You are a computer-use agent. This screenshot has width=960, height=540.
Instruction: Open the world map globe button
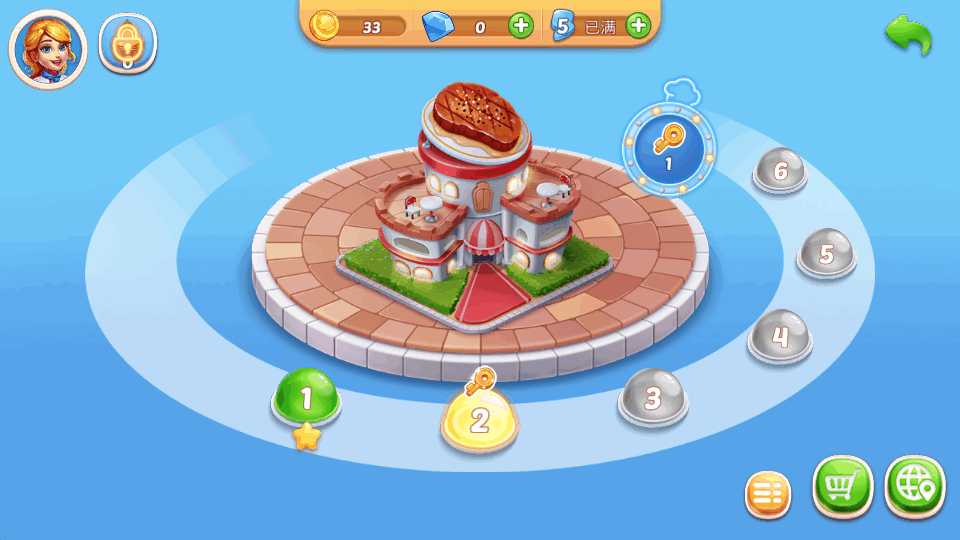914,487
